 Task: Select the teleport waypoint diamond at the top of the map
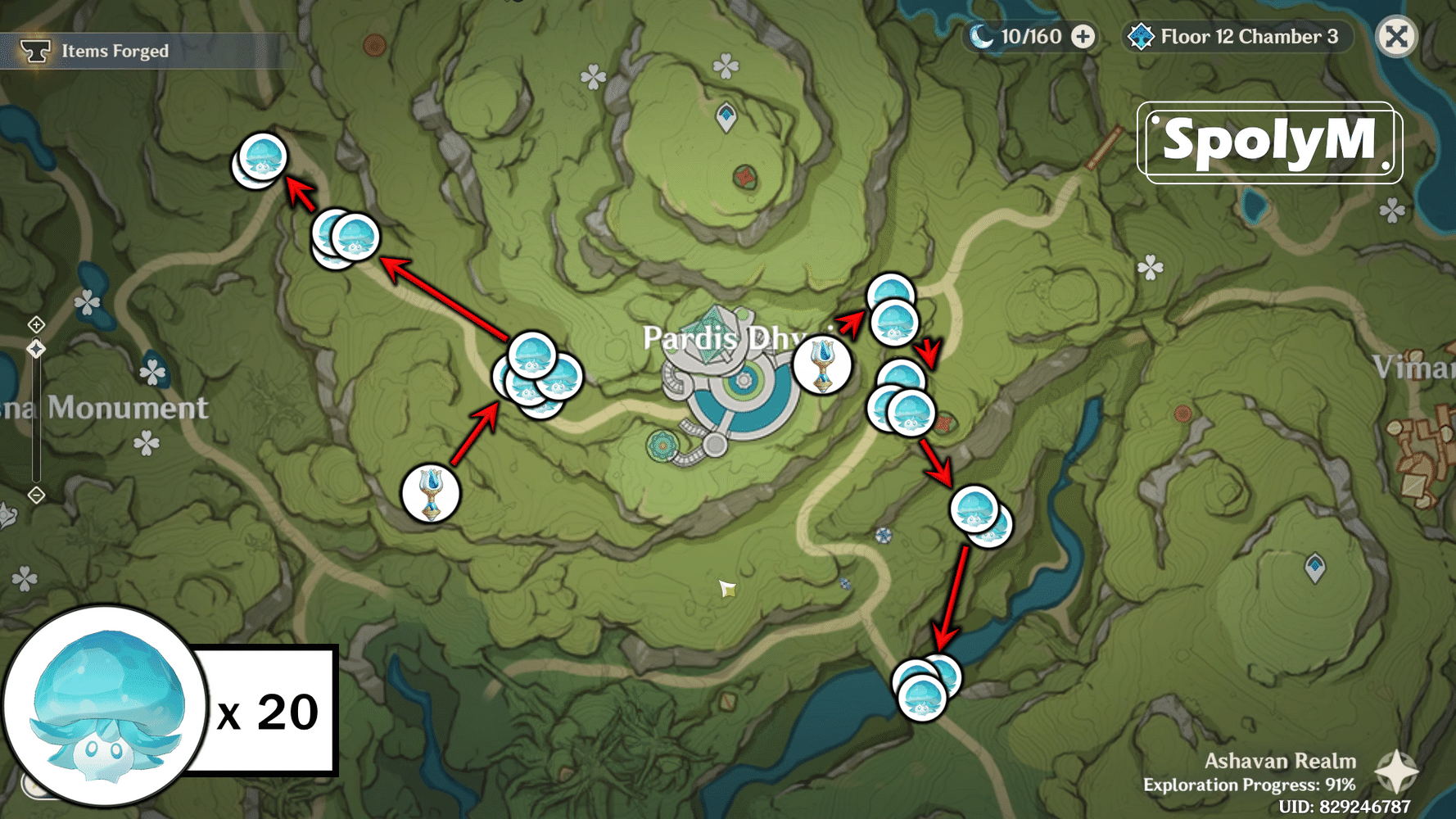coord(725,115)
